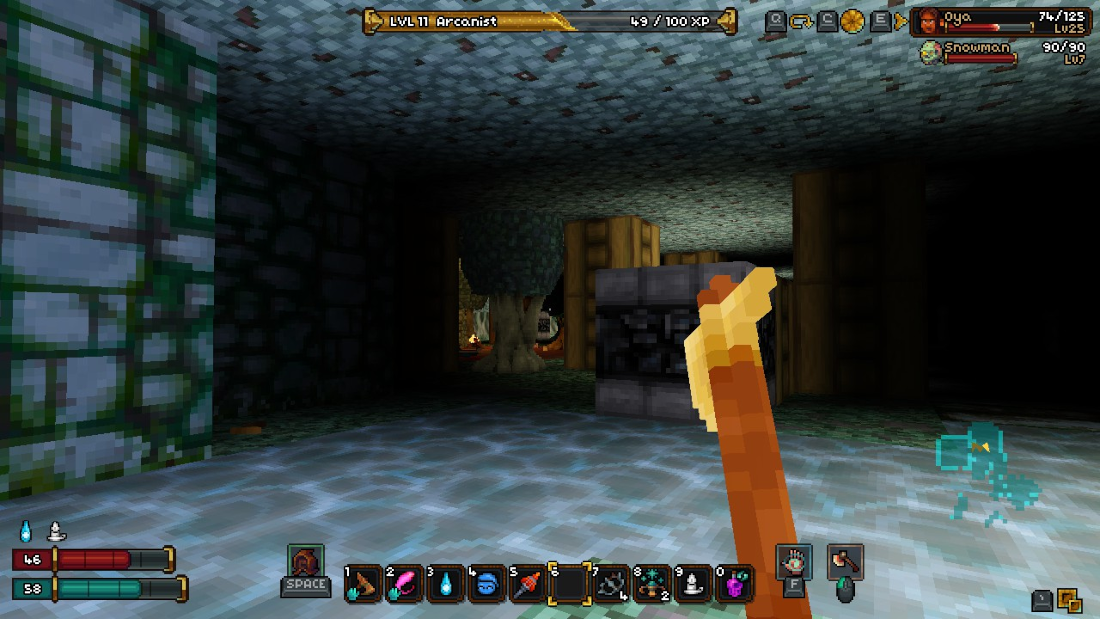Click the small dark slate icon
This screenshot has width=1100, height=619.
pos(1042,600)
